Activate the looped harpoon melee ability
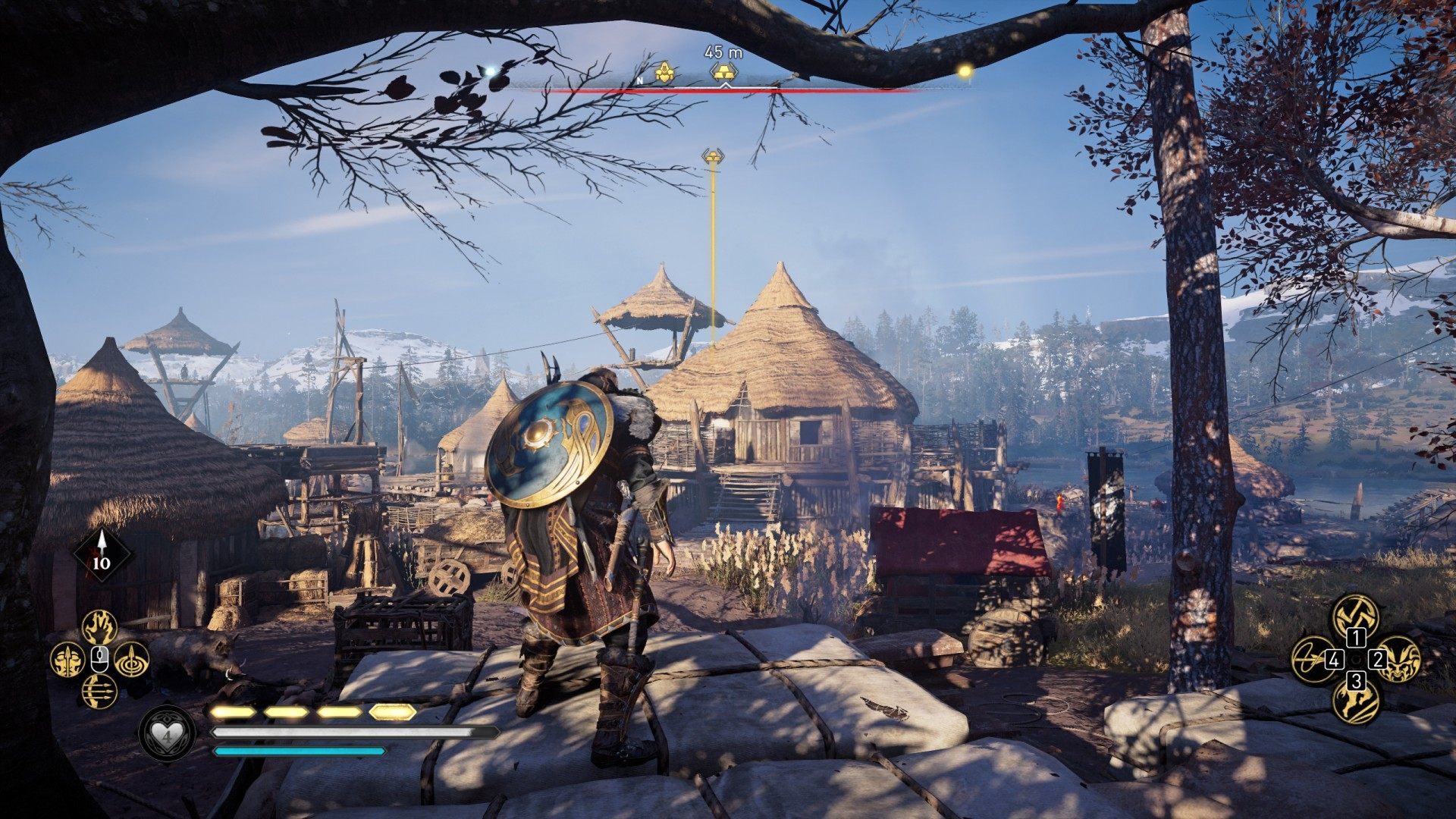Screen dimensions: 1456x819 [1312, 659]
